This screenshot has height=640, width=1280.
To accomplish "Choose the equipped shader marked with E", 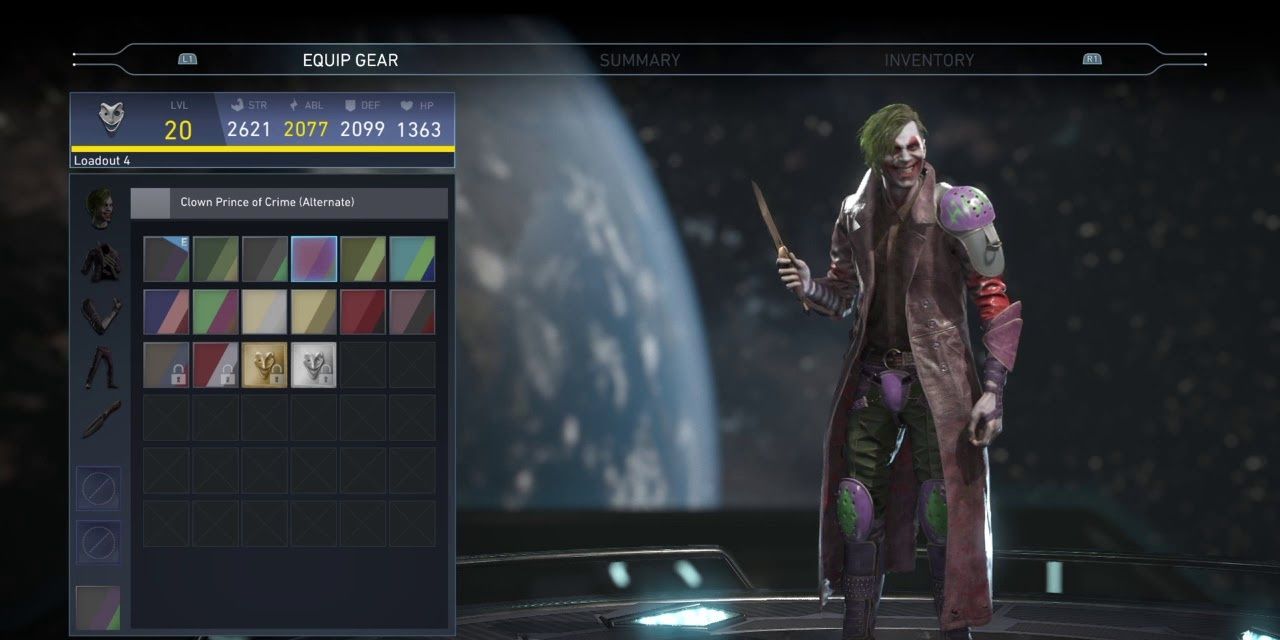I will pyautogui.click(x=166, y=259).
